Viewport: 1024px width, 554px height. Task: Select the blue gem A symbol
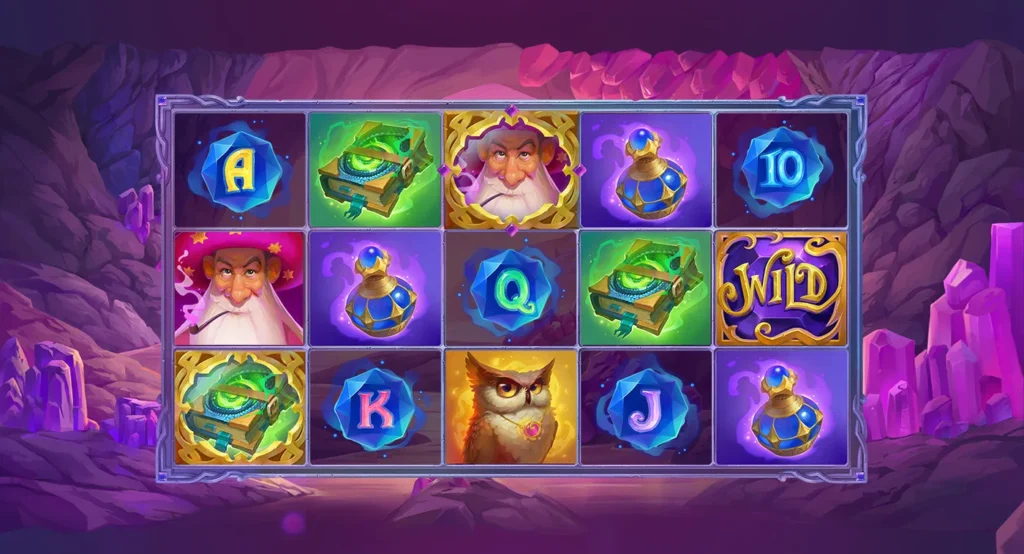[240, 170]
